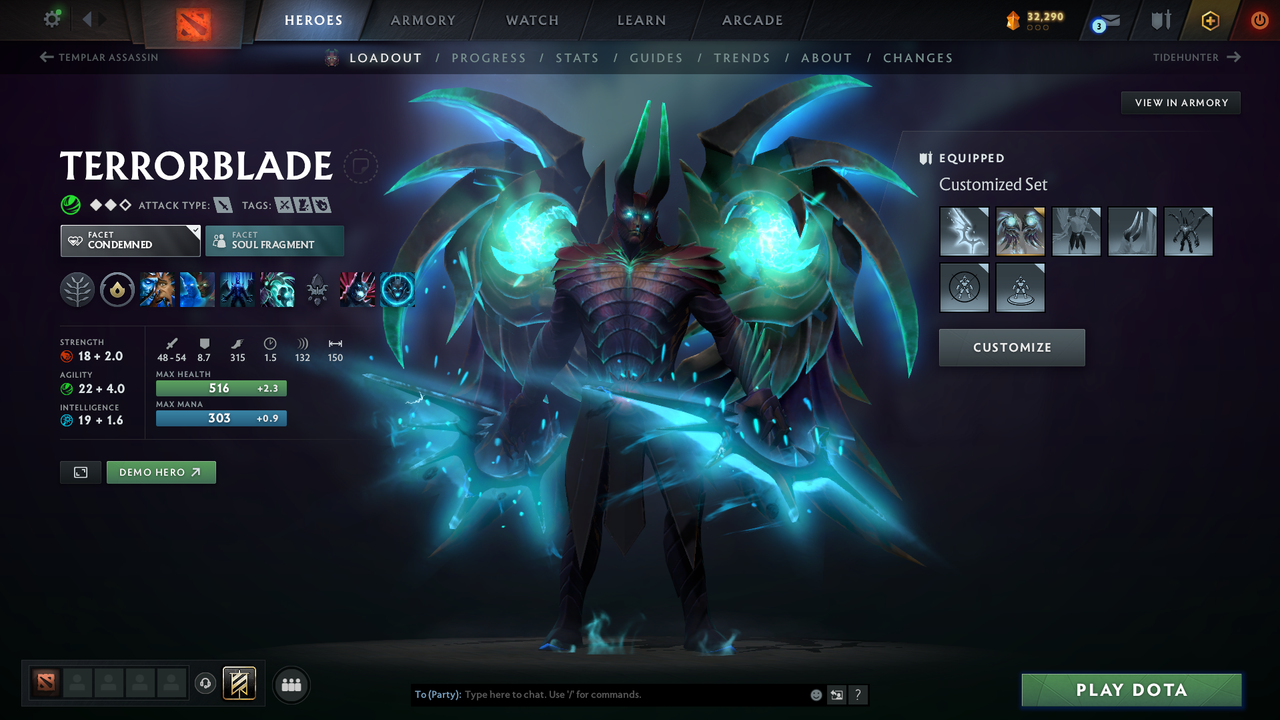Viewport: 1280px width, 720px height.
Task: Select the Soul Fragment facet
Action: (275, 240)
